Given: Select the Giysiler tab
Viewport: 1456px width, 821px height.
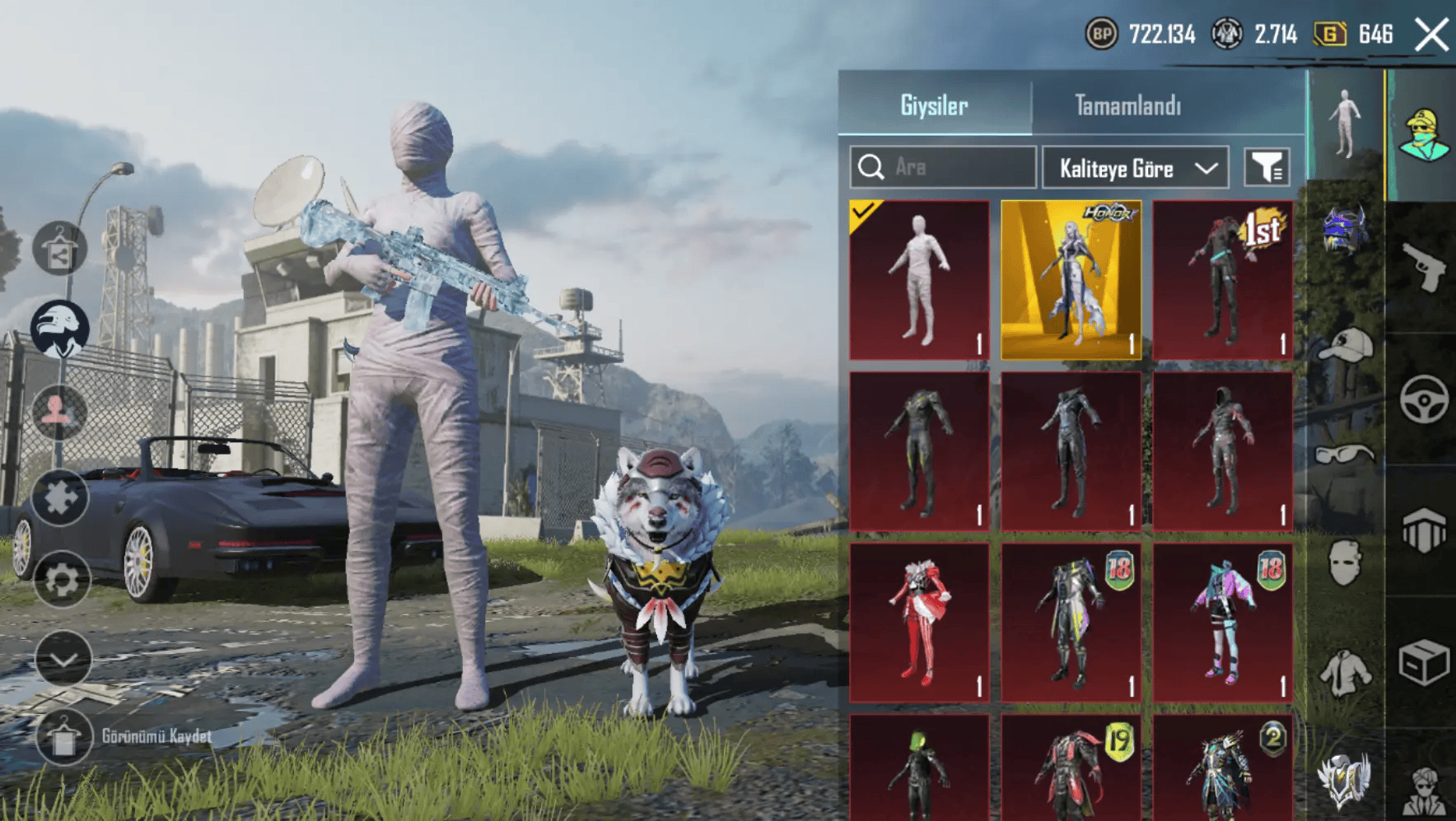Looking at the screenshot, I should 934,105.
